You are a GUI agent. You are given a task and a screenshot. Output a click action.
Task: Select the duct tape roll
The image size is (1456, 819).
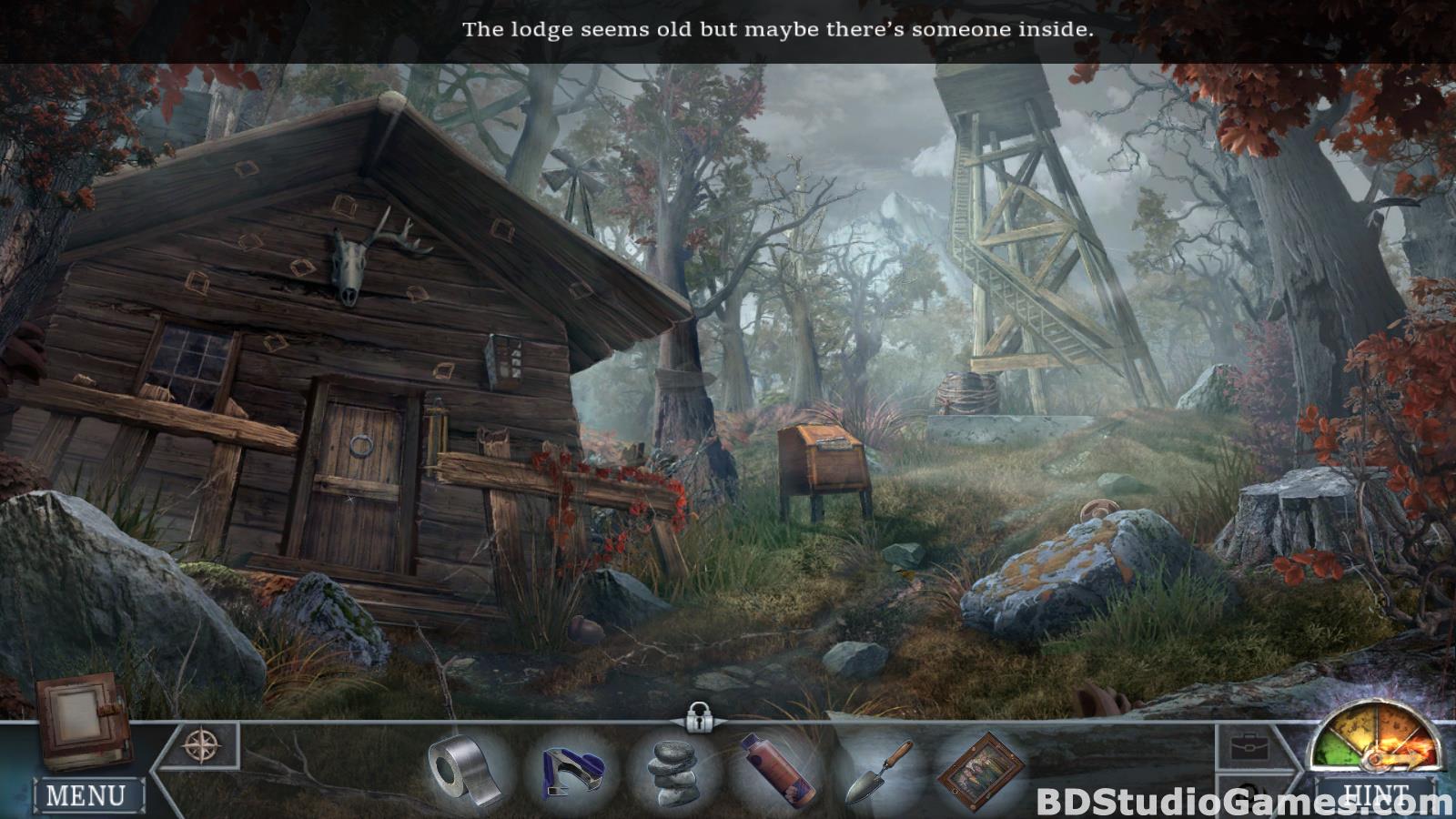[466, 770]
